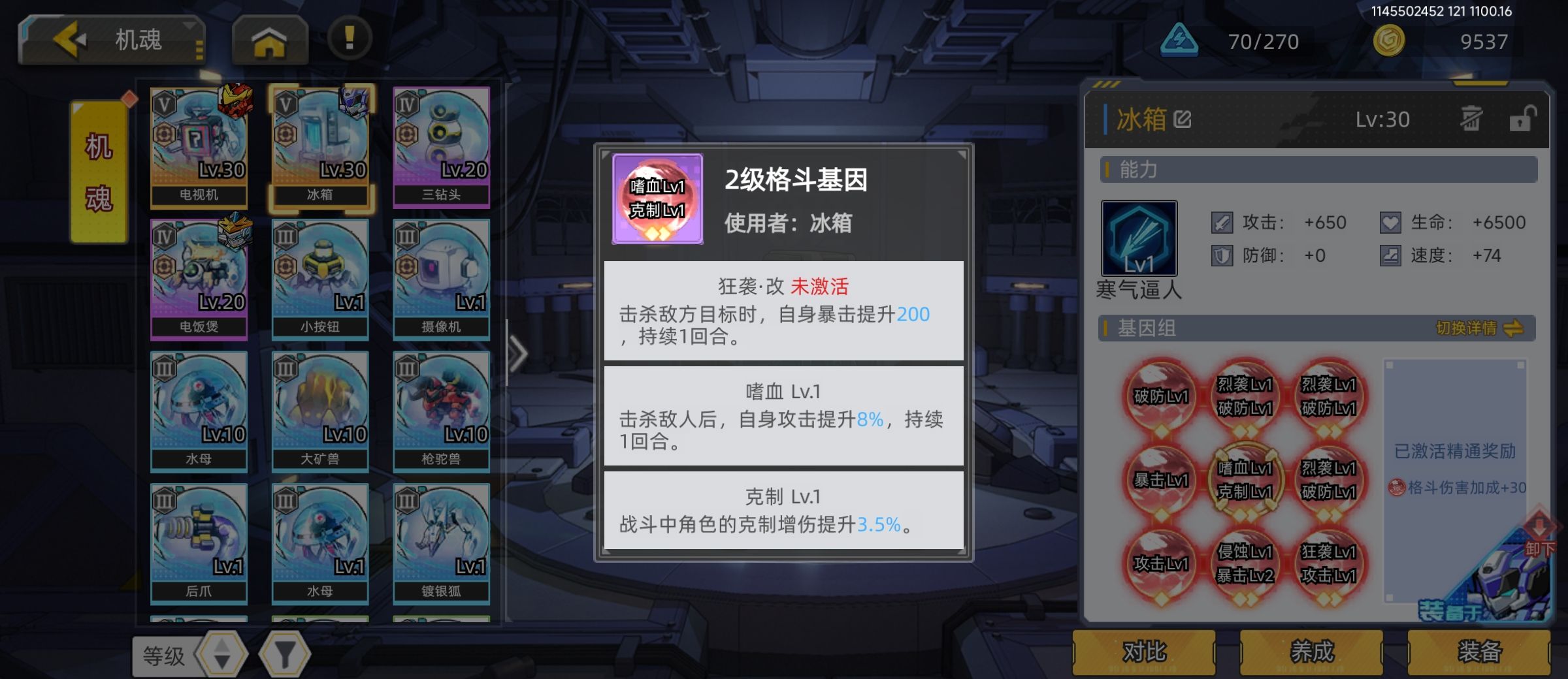This screenshot has width=1568, height=679.
Task: Select the 电视机 Lv.30 thumbnail
Action: click(199, 147)
